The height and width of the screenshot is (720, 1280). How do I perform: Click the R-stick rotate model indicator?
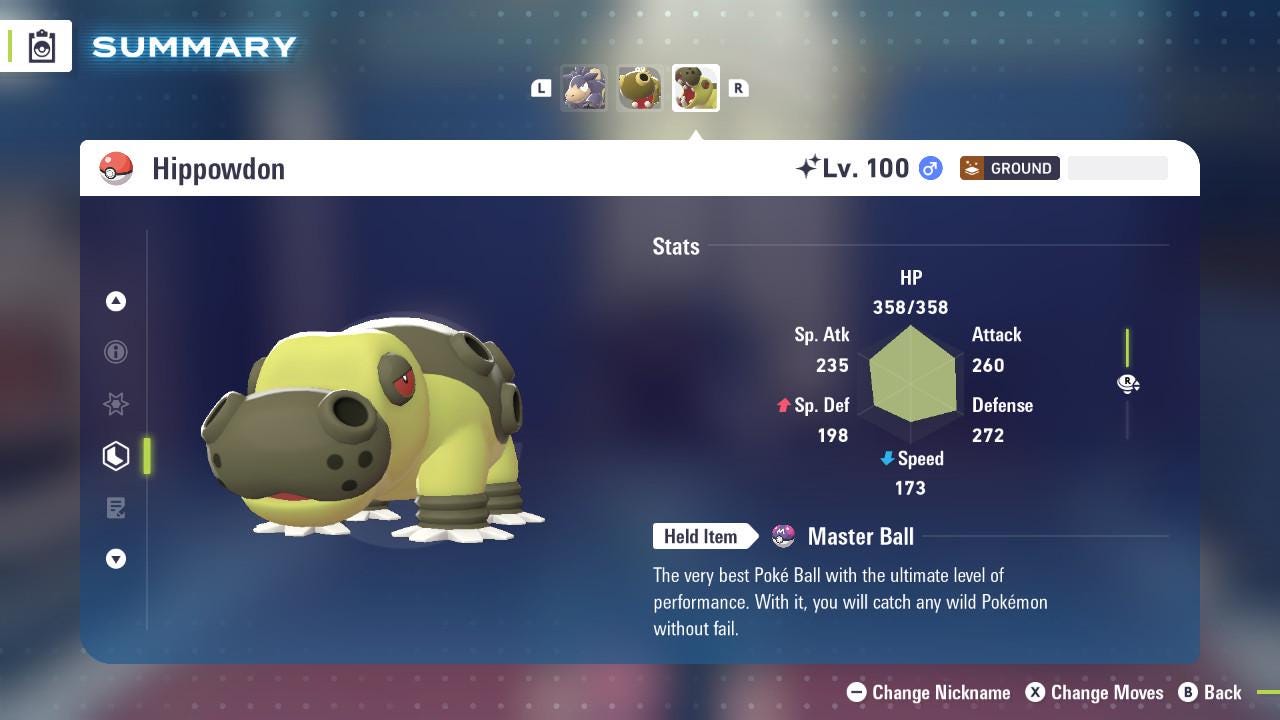point(1128,384)
